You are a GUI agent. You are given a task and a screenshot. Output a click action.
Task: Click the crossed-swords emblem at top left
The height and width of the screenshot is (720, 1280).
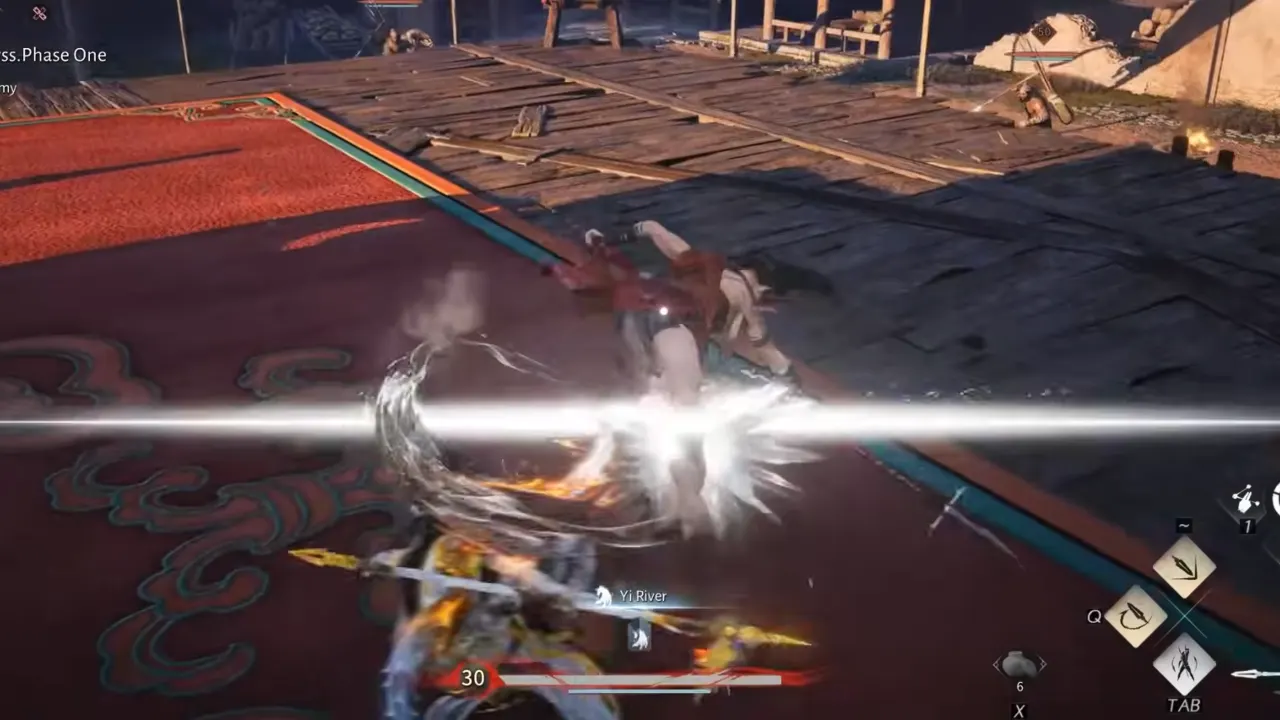tap(38, 15)
